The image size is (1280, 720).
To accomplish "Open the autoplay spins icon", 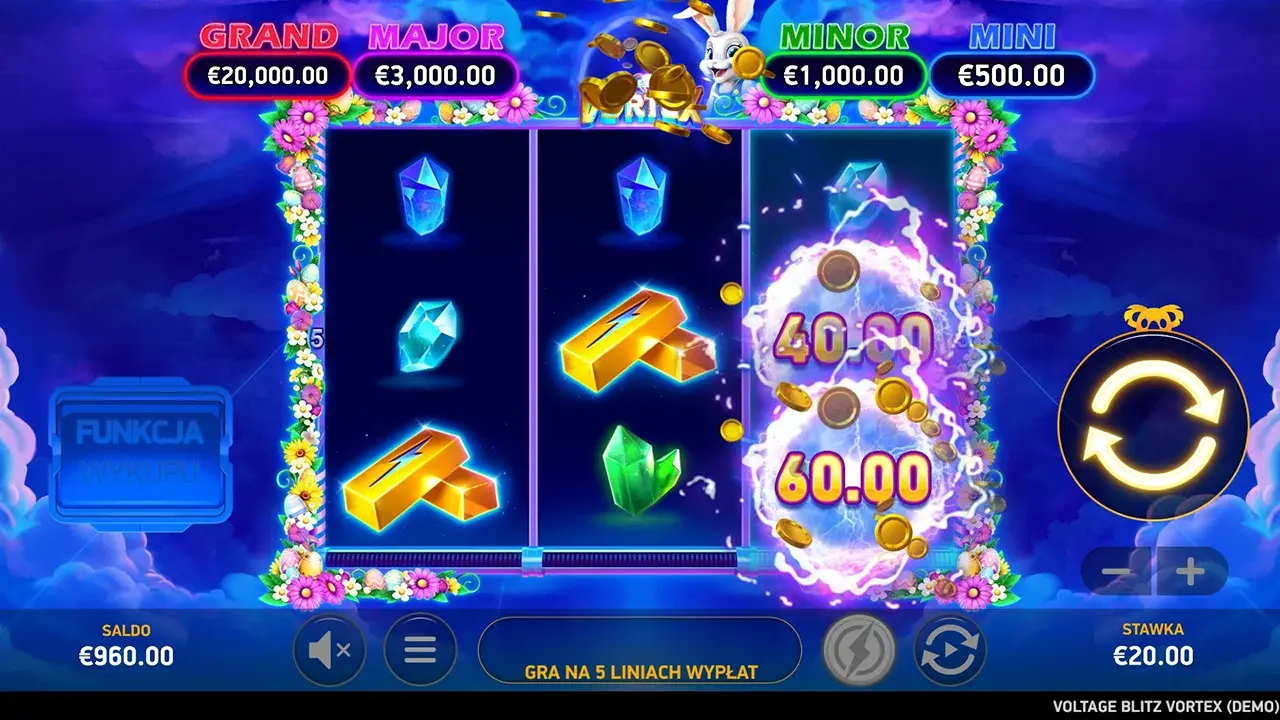I will tap(946, 652).
